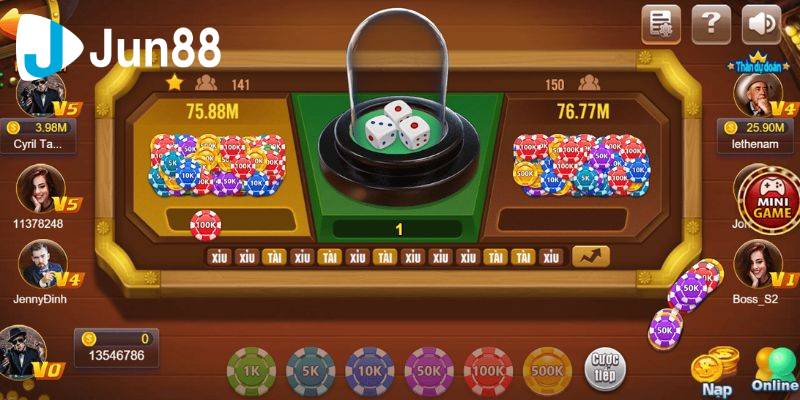
Task: Click the Cược tiếp rebet button
Action: tap(603, 366)
